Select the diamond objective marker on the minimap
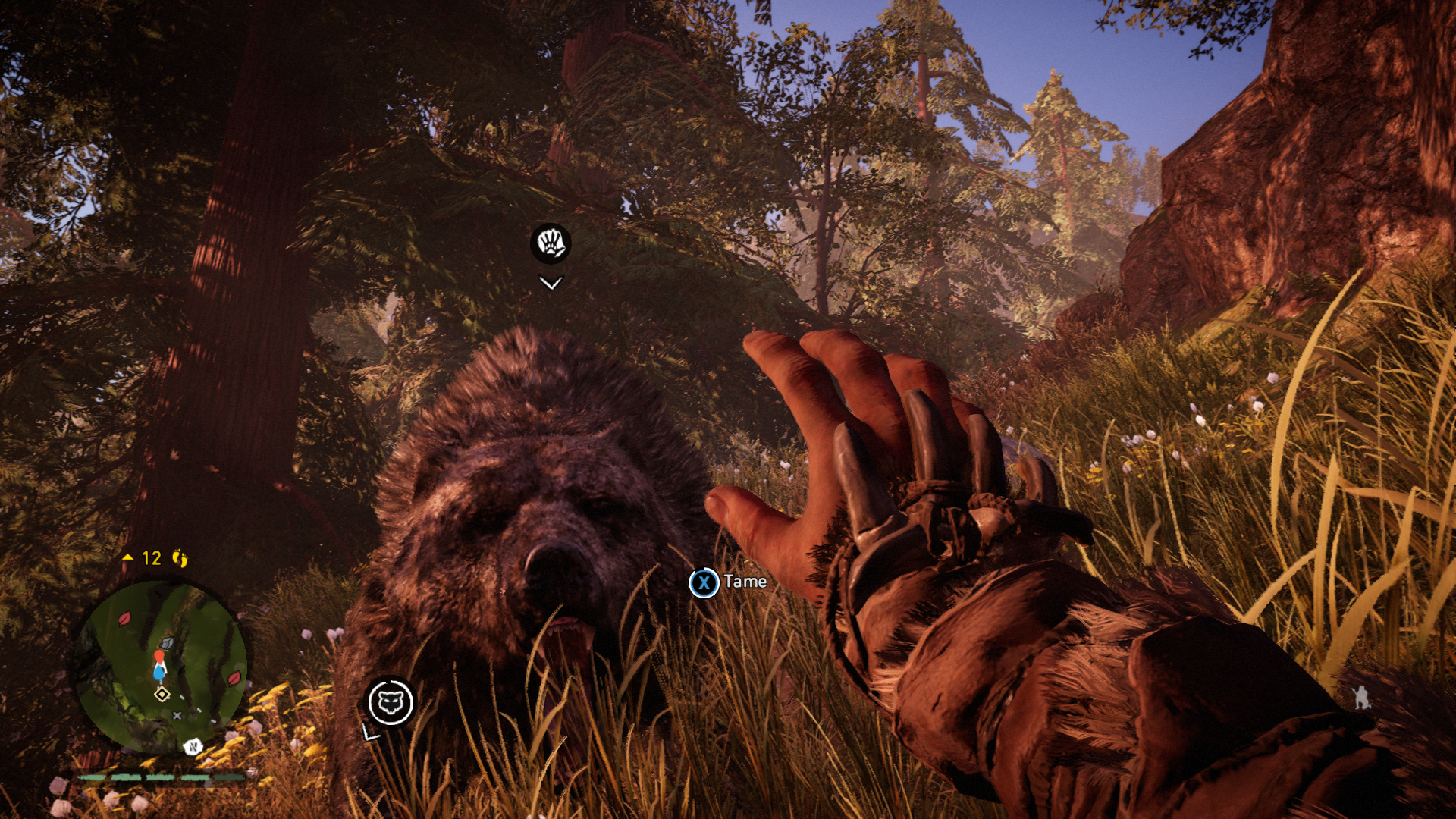 162,694
